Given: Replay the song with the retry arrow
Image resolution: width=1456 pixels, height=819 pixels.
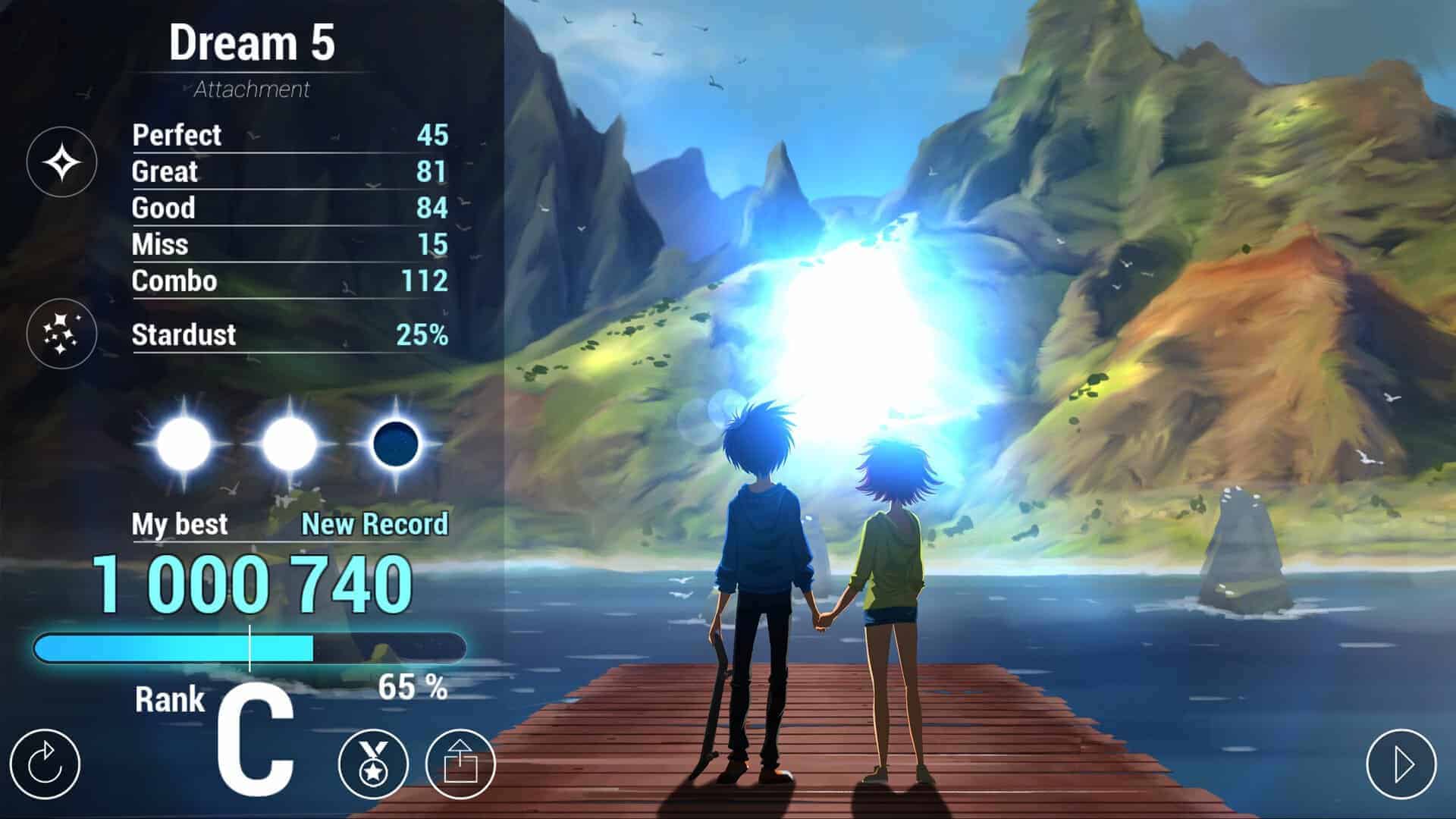Looking at the screenshot, I should click(x=45, y=764).
